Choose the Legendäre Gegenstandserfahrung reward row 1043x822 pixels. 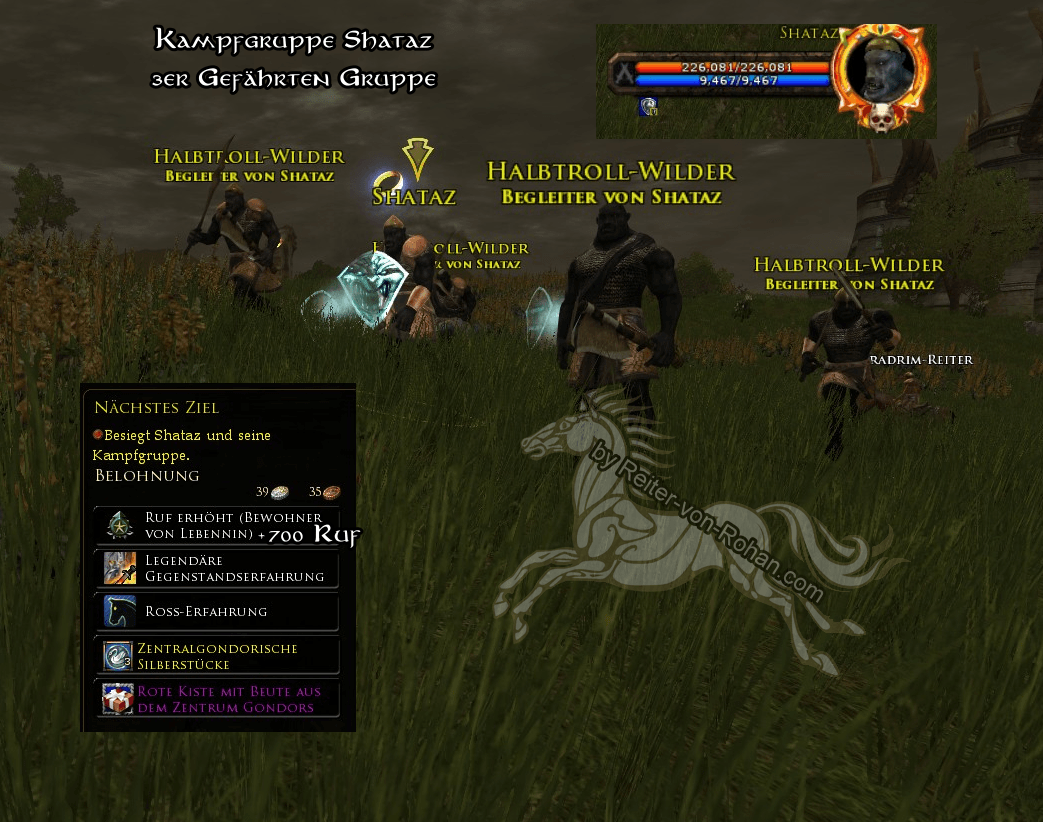(216, 568)
